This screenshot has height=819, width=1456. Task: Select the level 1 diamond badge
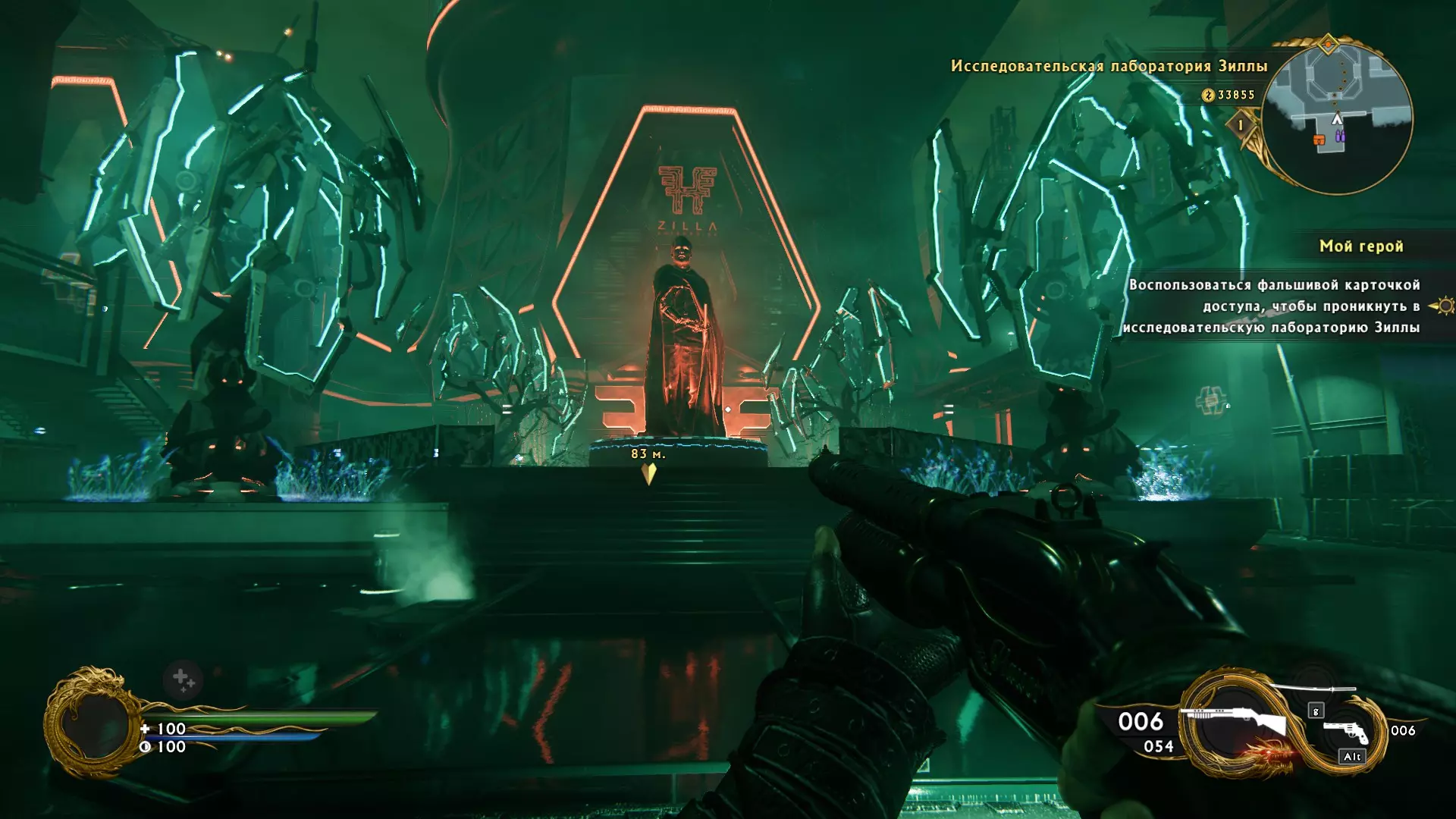point(1241,124)
